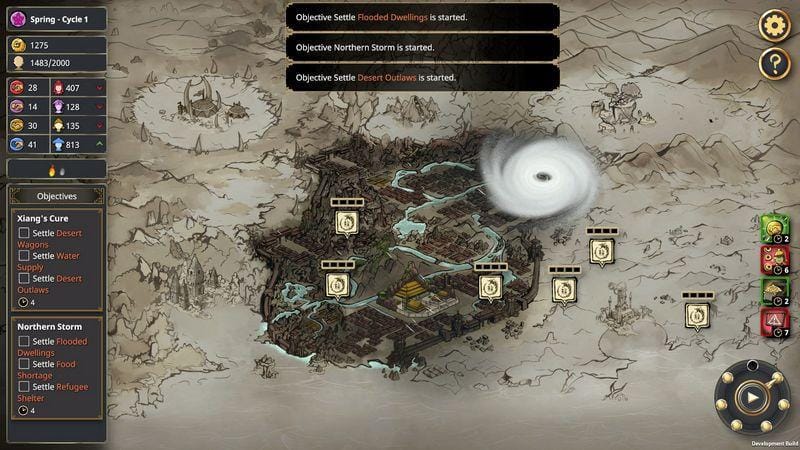
Task: Tick the Settle Refugee Shelter checkbox
Action: pos(24,387)
